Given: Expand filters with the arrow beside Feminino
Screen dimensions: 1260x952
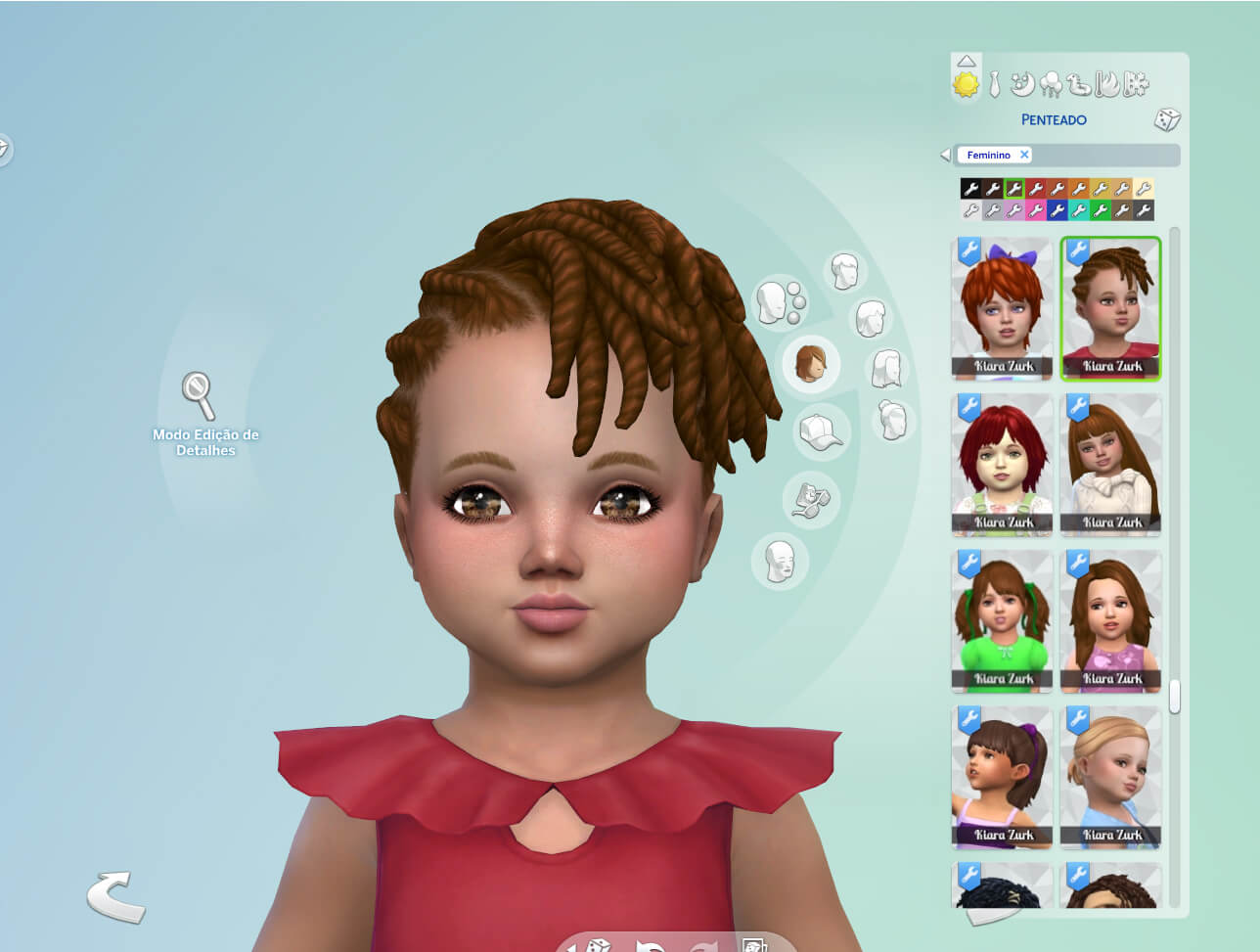Looking at the screenshot, I should click(947, 154).
